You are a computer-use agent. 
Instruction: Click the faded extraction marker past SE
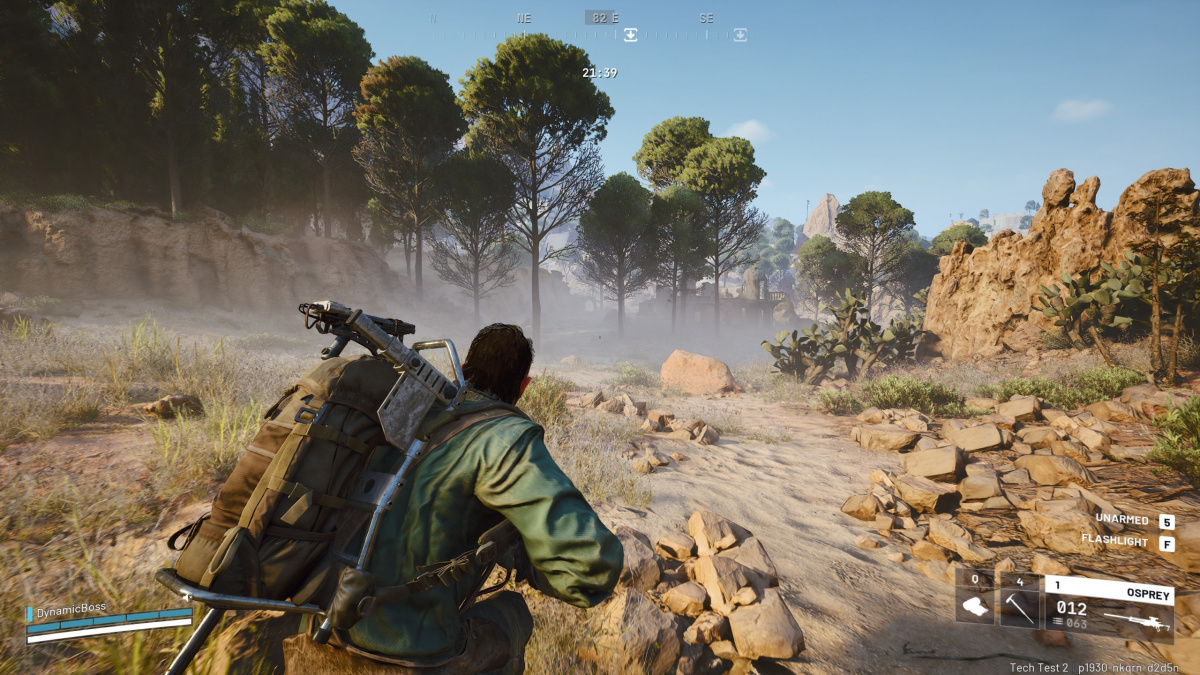tap(739, 35)
